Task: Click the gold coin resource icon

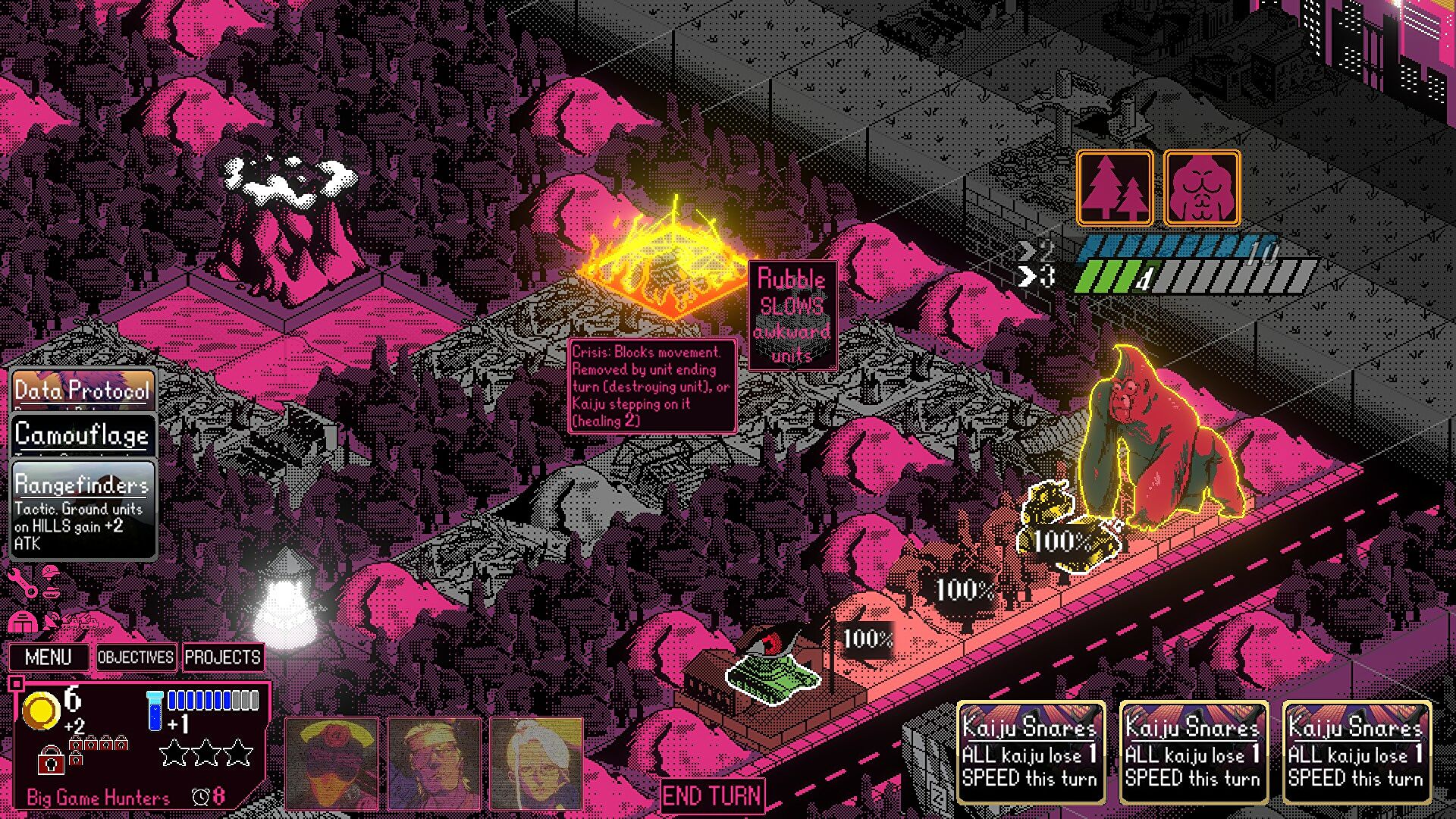Action: [x=40, y=711]
